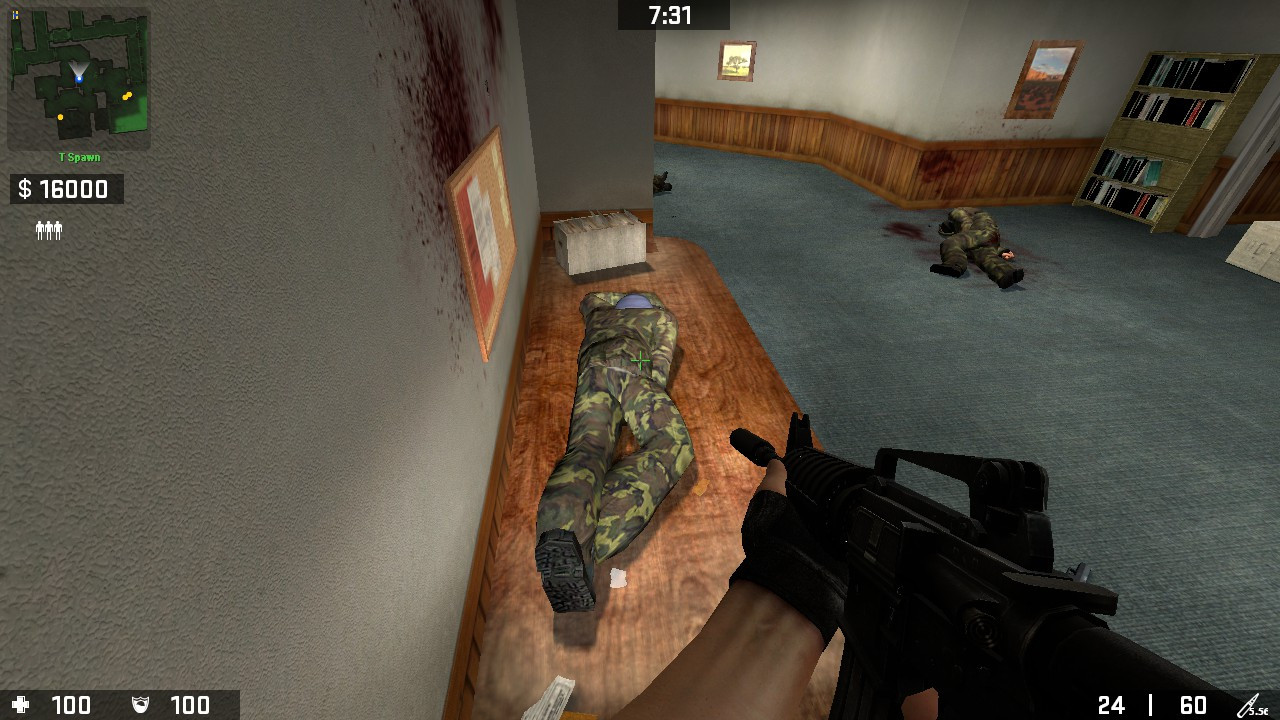1280x720 pixels.
Task: Click the second yellow dot near minimap edge
Action: pos(62,117)
